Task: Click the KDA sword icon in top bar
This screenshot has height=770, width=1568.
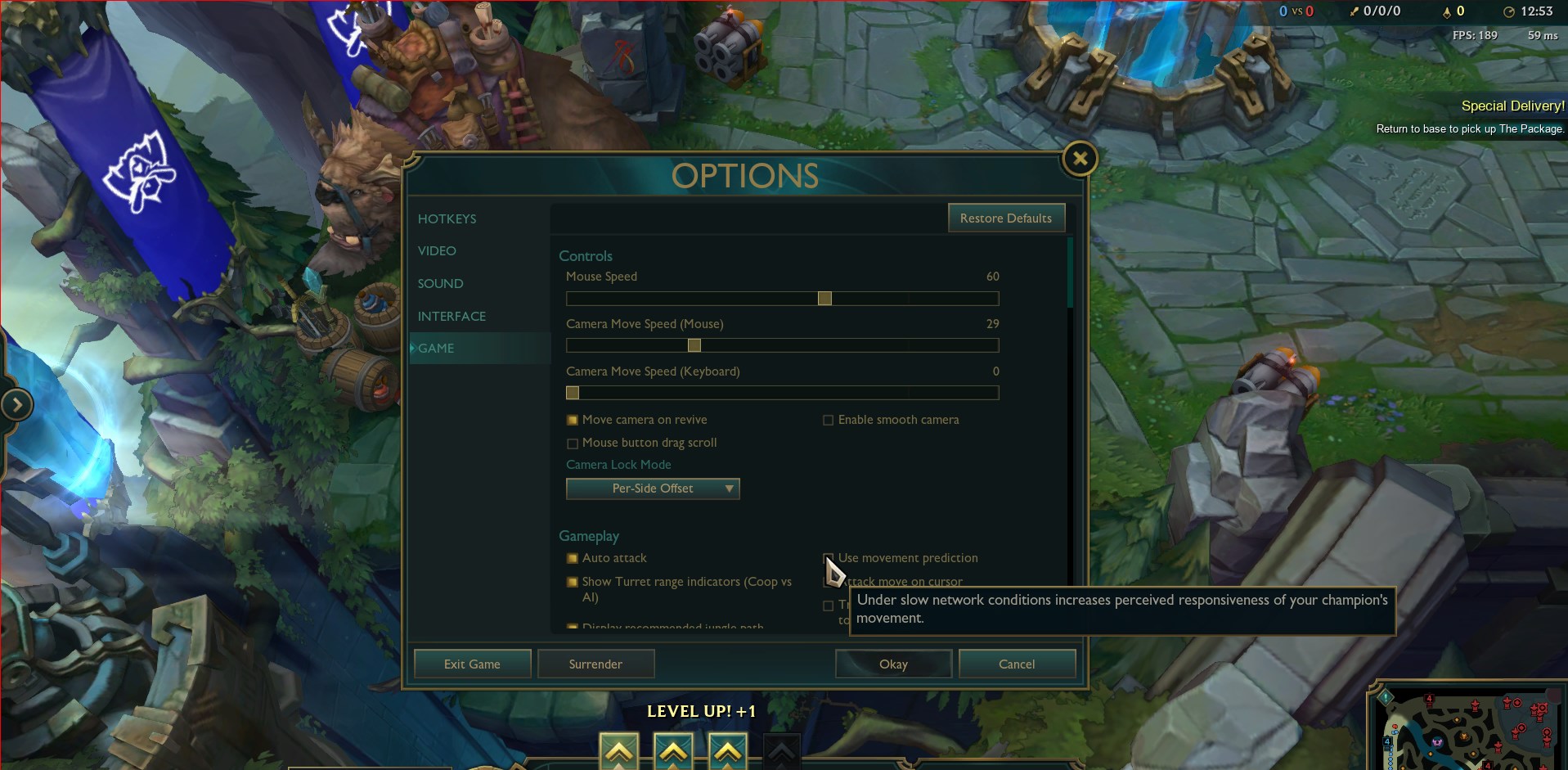Action: [x=1354, y=11]
